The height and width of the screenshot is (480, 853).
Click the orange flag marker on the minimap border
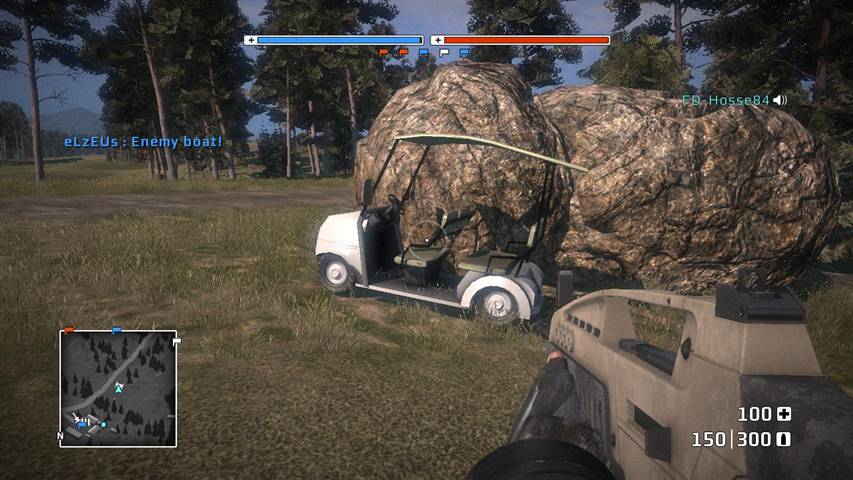click(x=69, y=329)
